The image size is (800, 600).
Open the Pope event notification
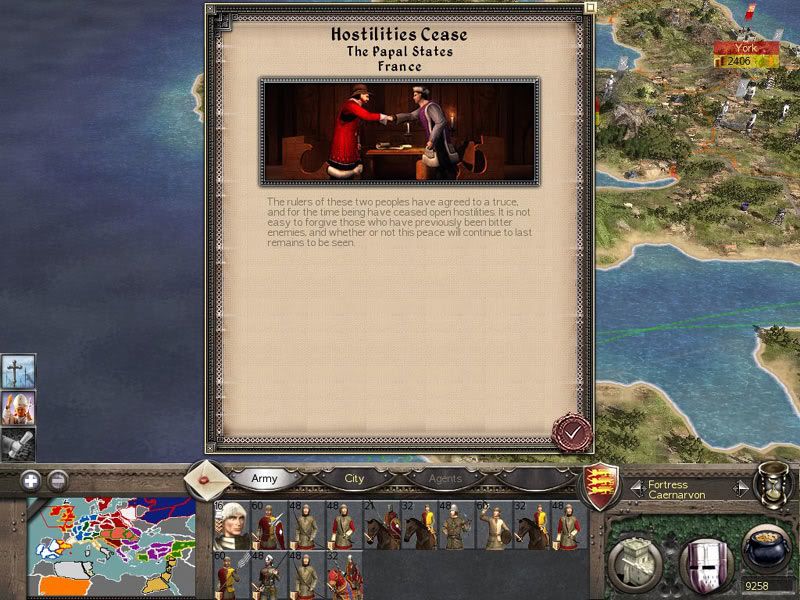[x=19, y=407]
